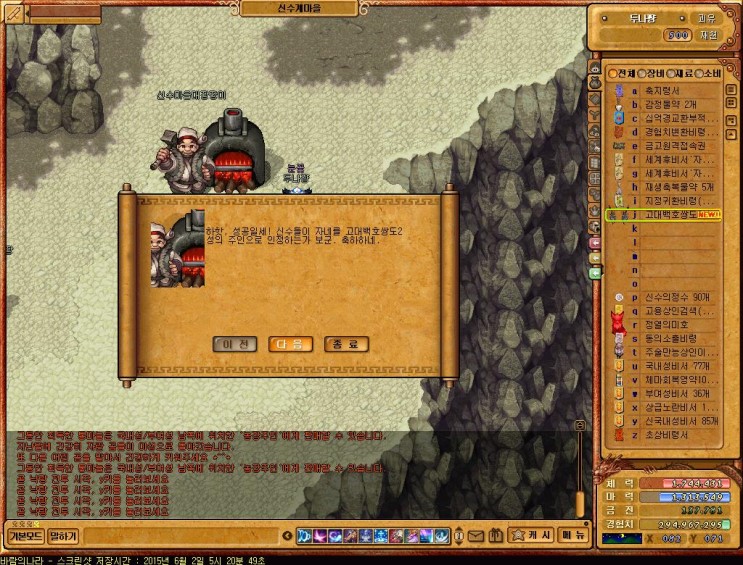Viewport: 743px width, 565px height.
Task: Continue dialogue with the 다음 button
Action: [x=291, y=344]
